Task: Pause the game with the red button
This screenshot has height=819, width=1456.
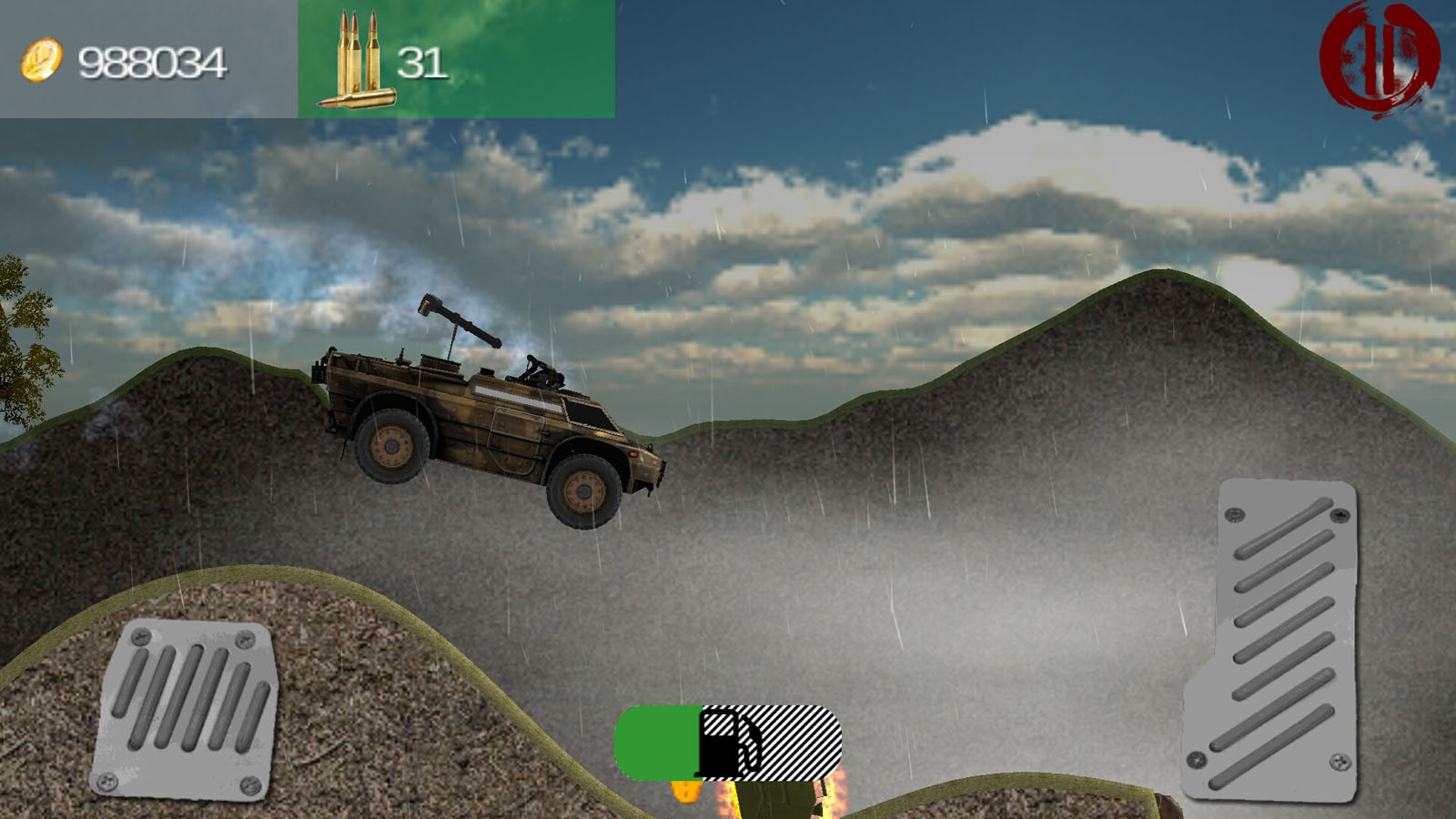Action: 1378,58
